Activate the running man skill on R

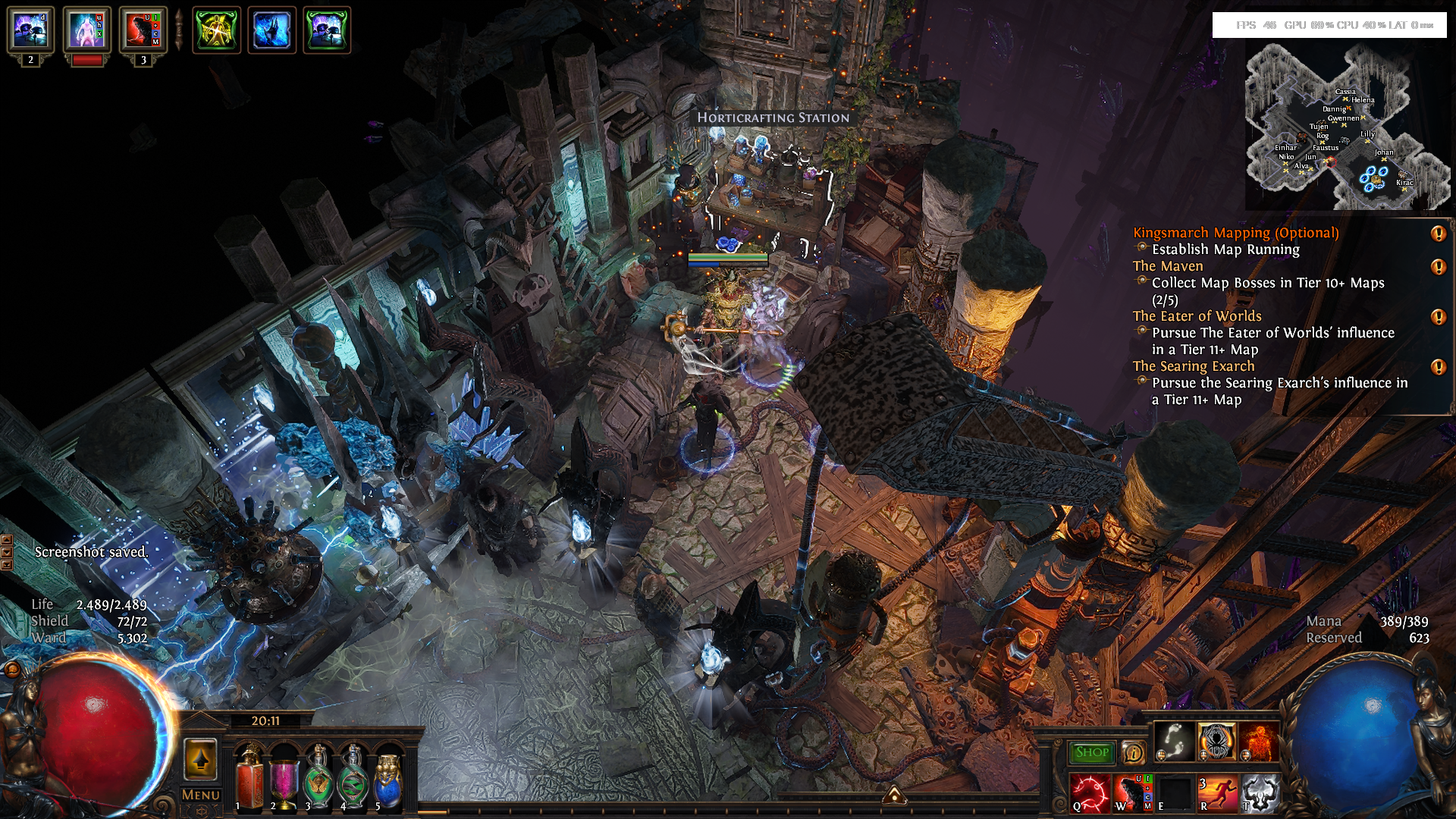pyautogui.click(x=1216, y=793)
